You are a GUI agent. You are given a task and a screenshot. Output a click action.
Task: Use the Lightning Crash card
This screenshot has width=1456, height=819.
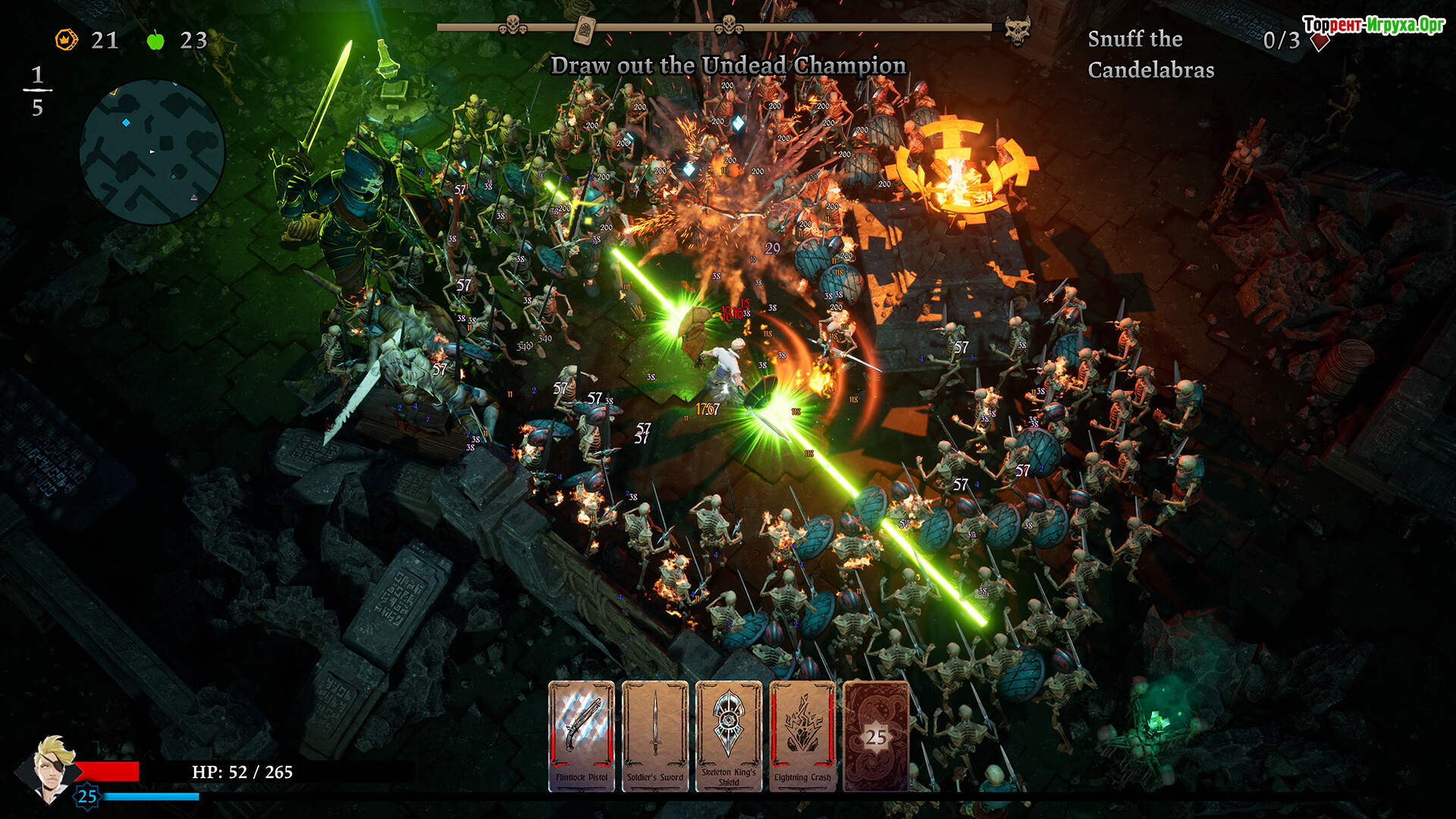[802, 736]
